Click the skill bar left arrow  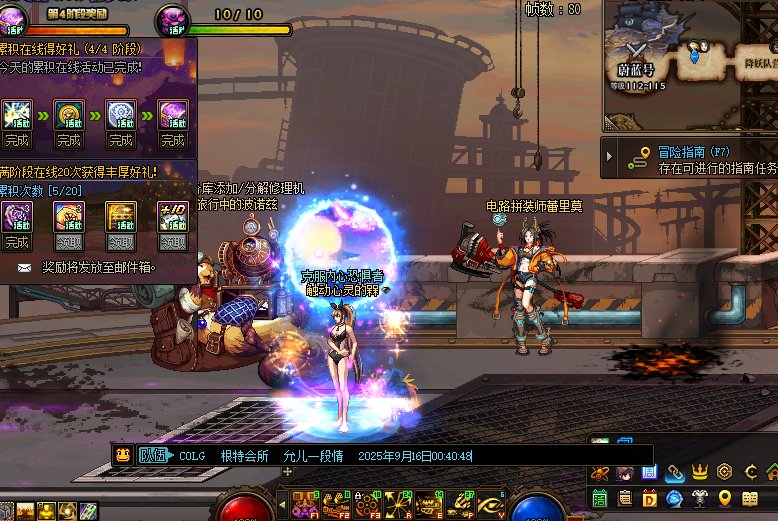[283, 505]
